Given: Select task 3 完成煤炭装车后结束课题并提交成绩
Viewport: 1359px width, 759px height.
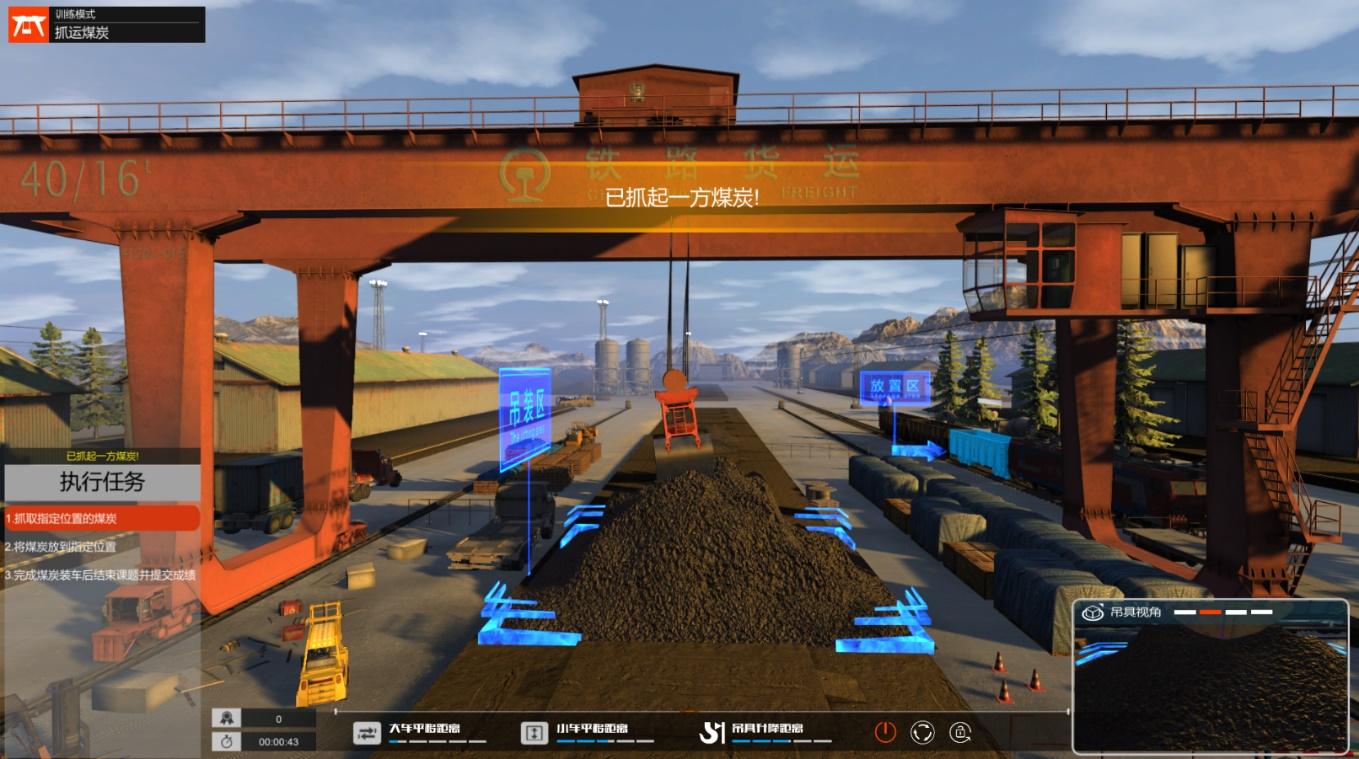Looking at the screenshot, I should 101,575.
